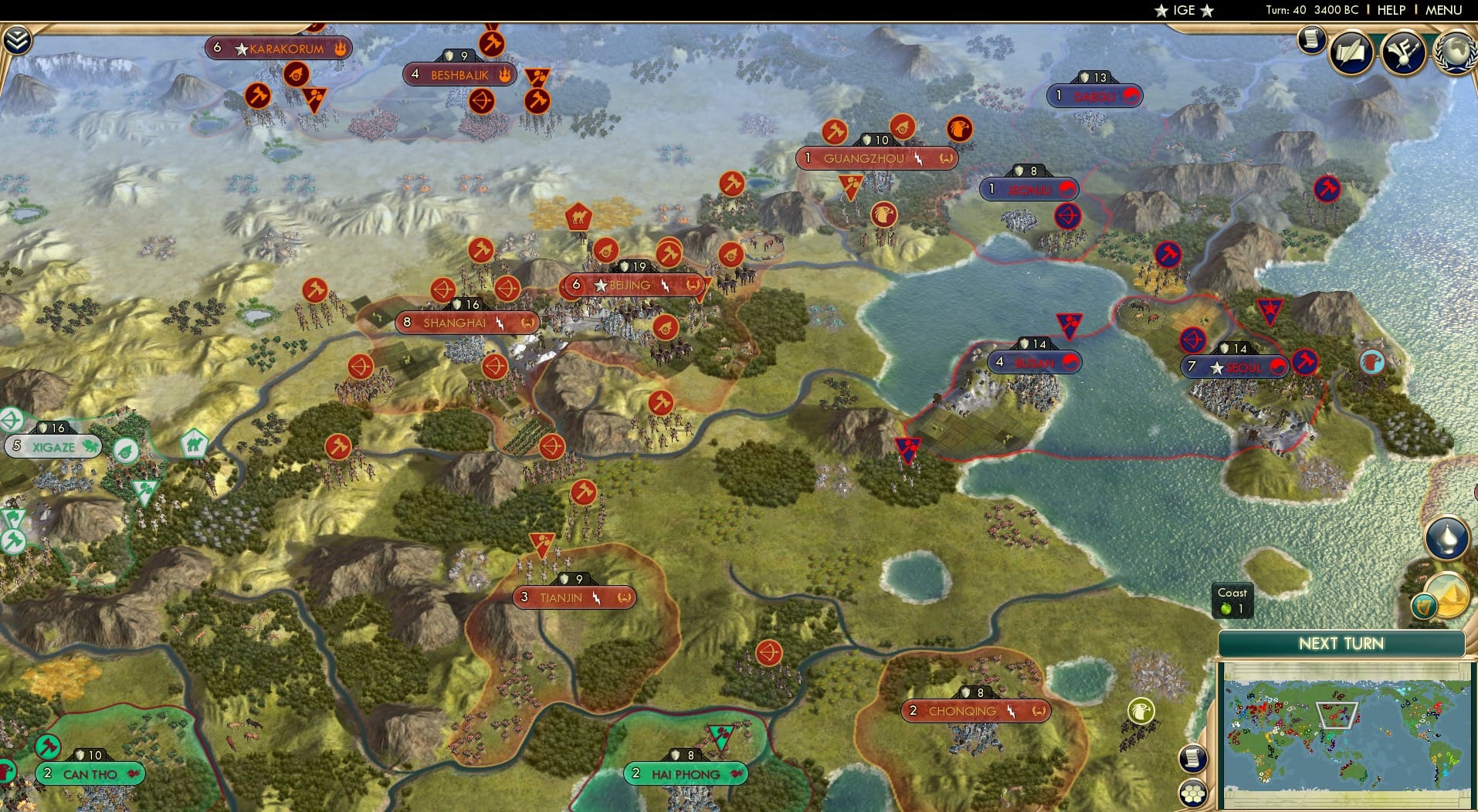Click HELP in the top bar
Viewport: 1478px width, 812px height.
[1390, 10]
